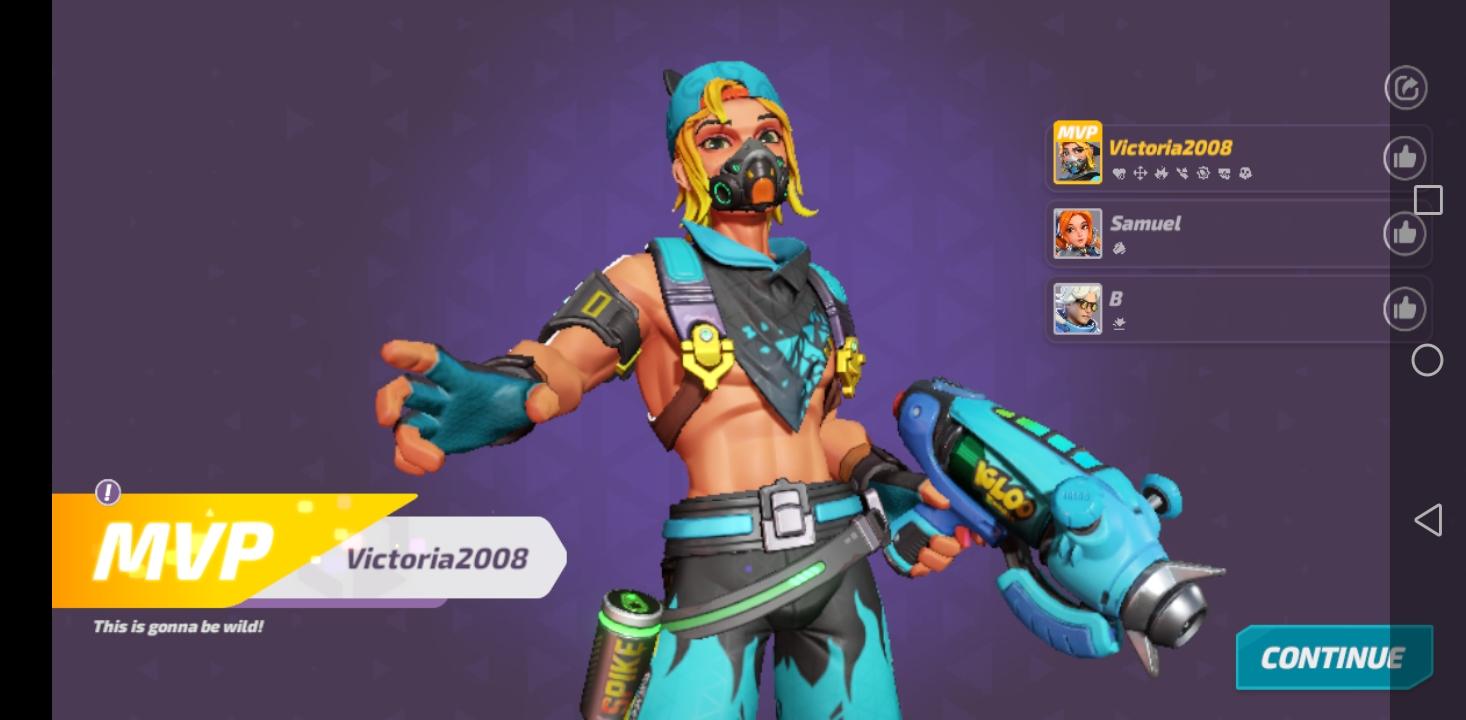Screen dimensions: 1466x720
Task: Tap the Android recents square button
Action: pos(1428,200)
